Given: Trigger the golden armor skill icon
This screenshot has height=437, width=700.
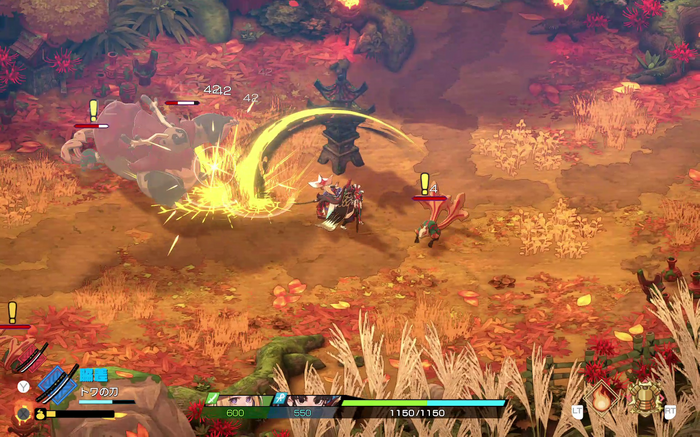Looking at the screenshot, I should (646, 397).
